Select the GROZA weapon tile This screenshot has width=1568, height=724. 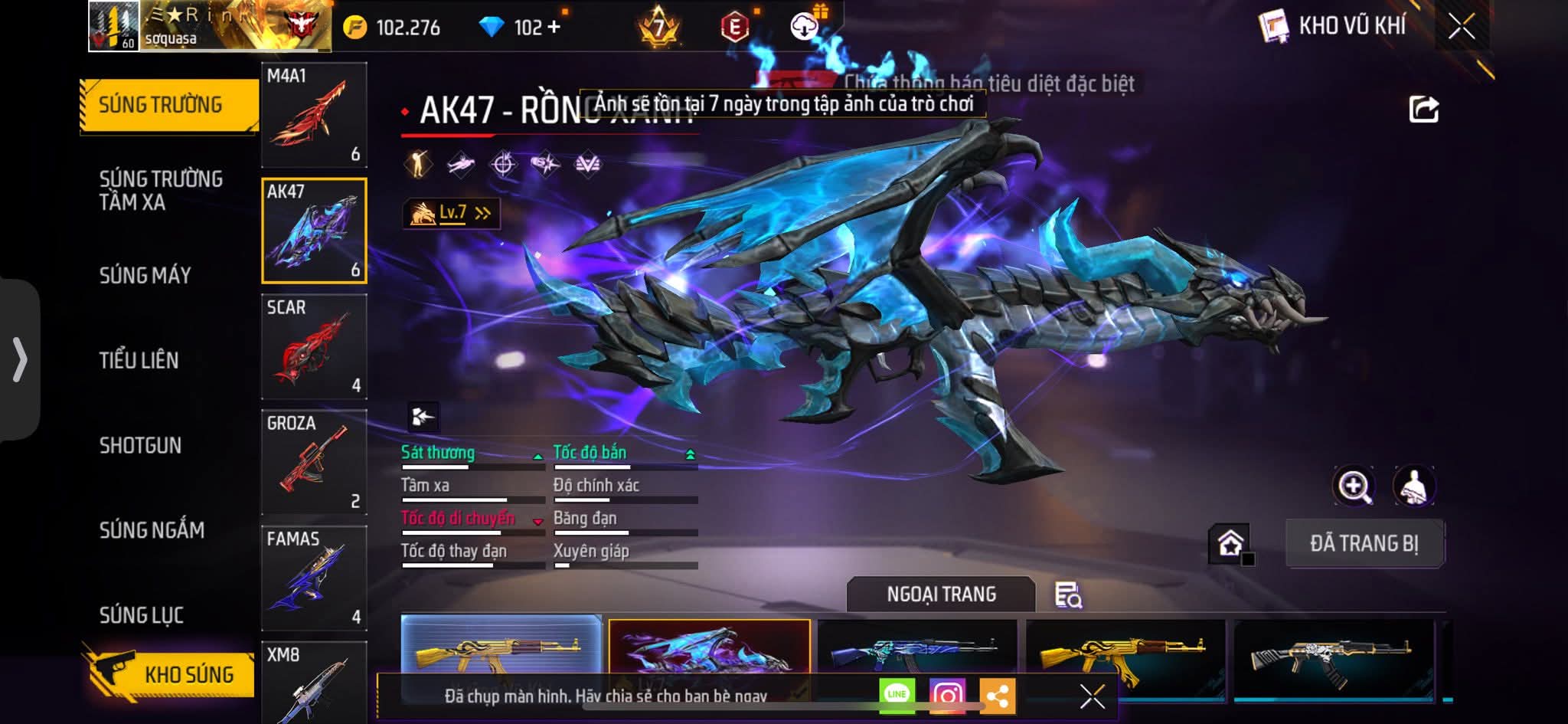314,462
